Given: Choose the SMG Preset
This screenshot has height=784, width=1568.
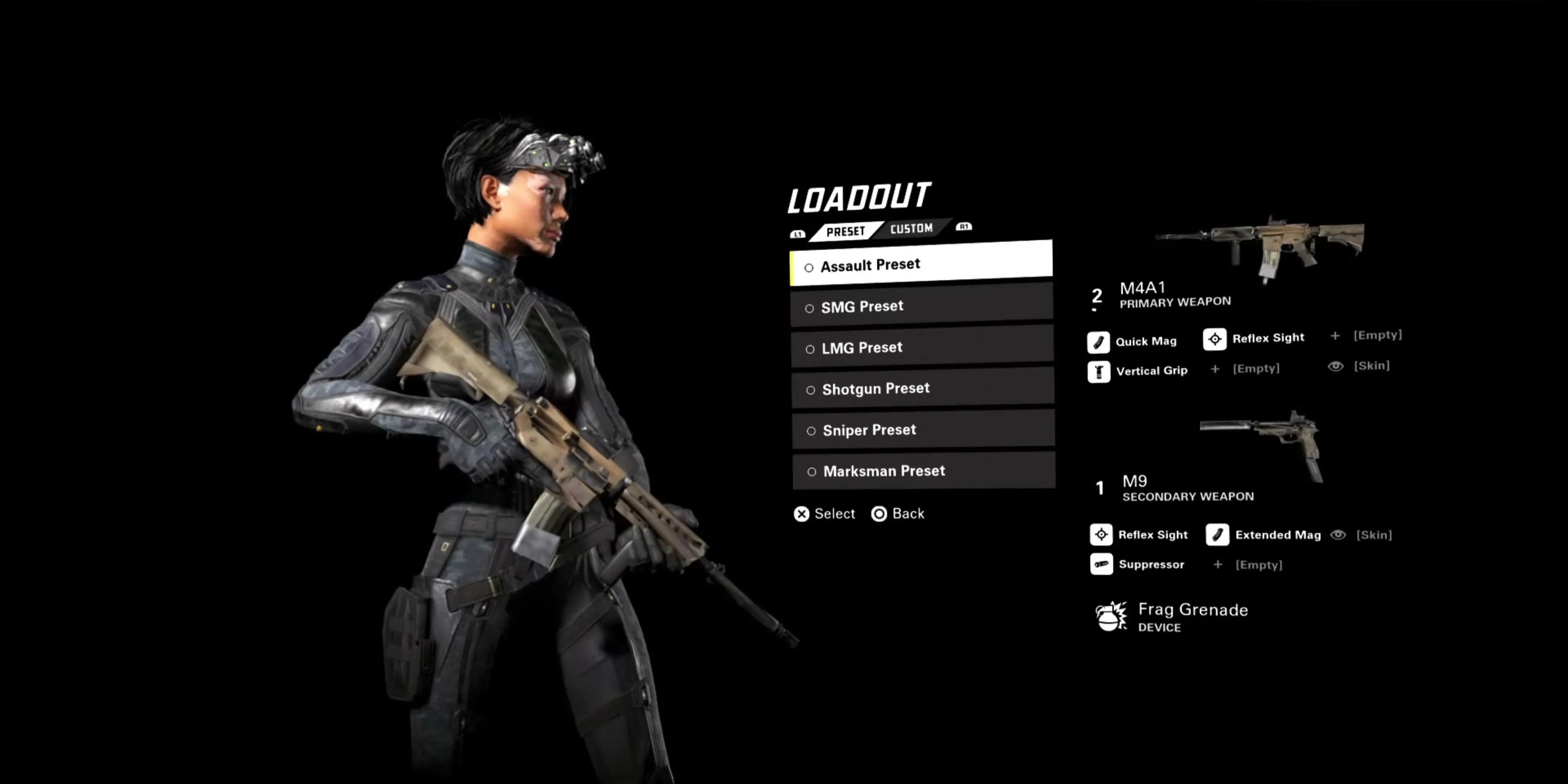Looking at the screenshot, I should tap(921, 306).
